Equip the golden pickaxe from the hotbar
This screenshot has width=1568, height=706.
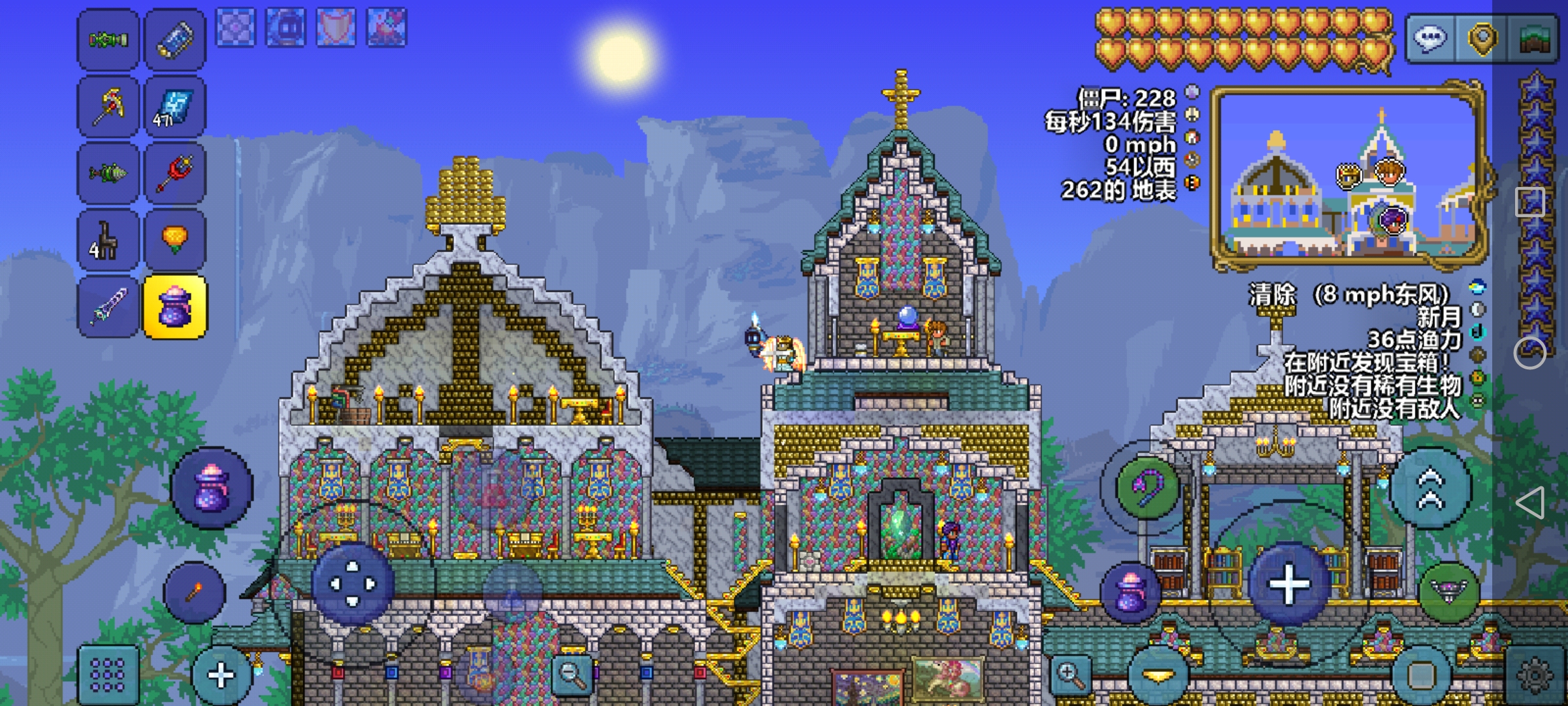click(x=108, y=107)
